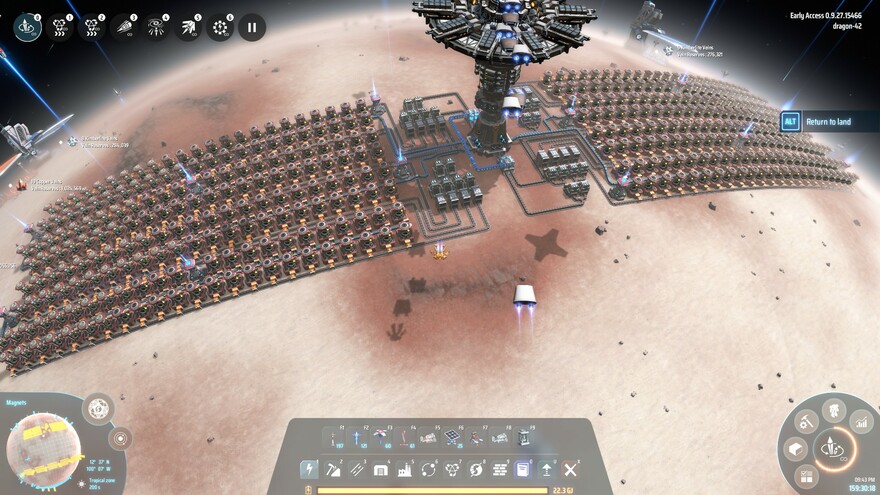Open the statistics bar chart panel
Viewport: 880px width, 495px height.
coord(860,424)
